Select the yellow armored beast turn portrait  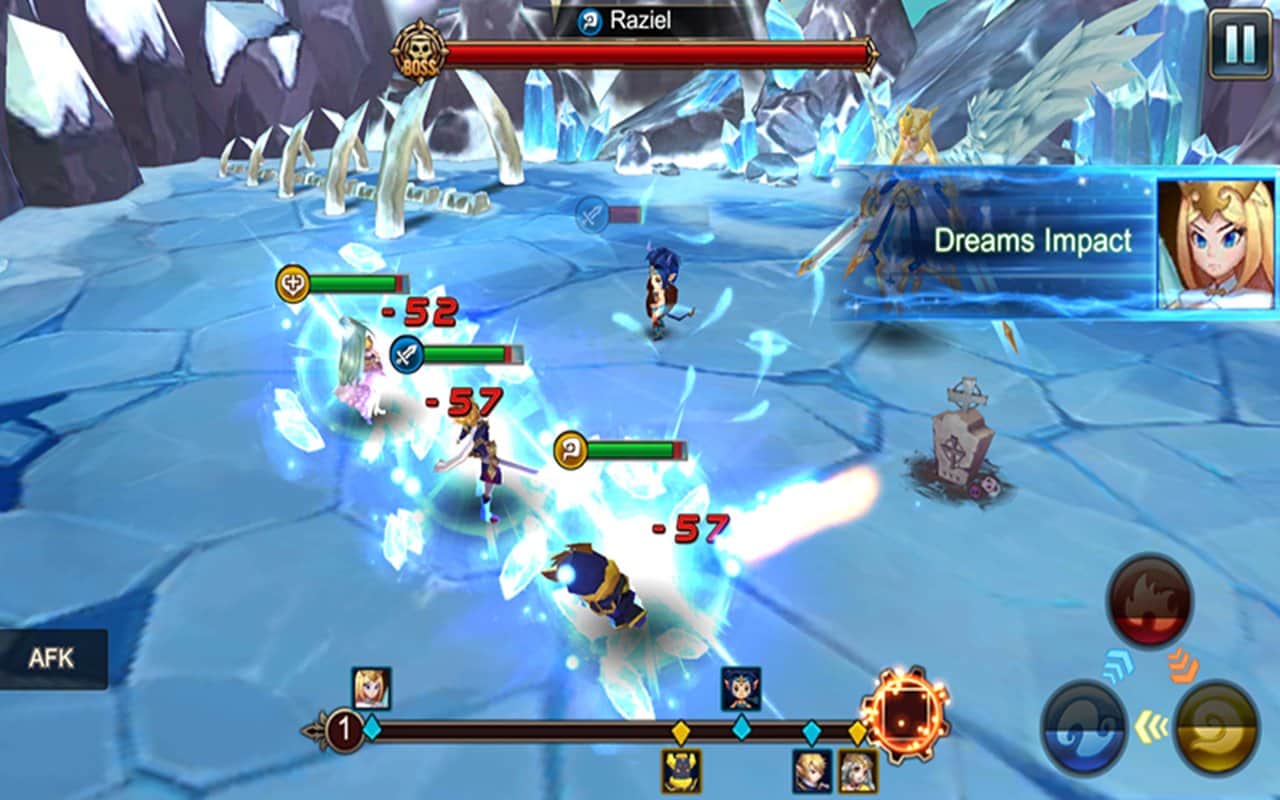681,771
